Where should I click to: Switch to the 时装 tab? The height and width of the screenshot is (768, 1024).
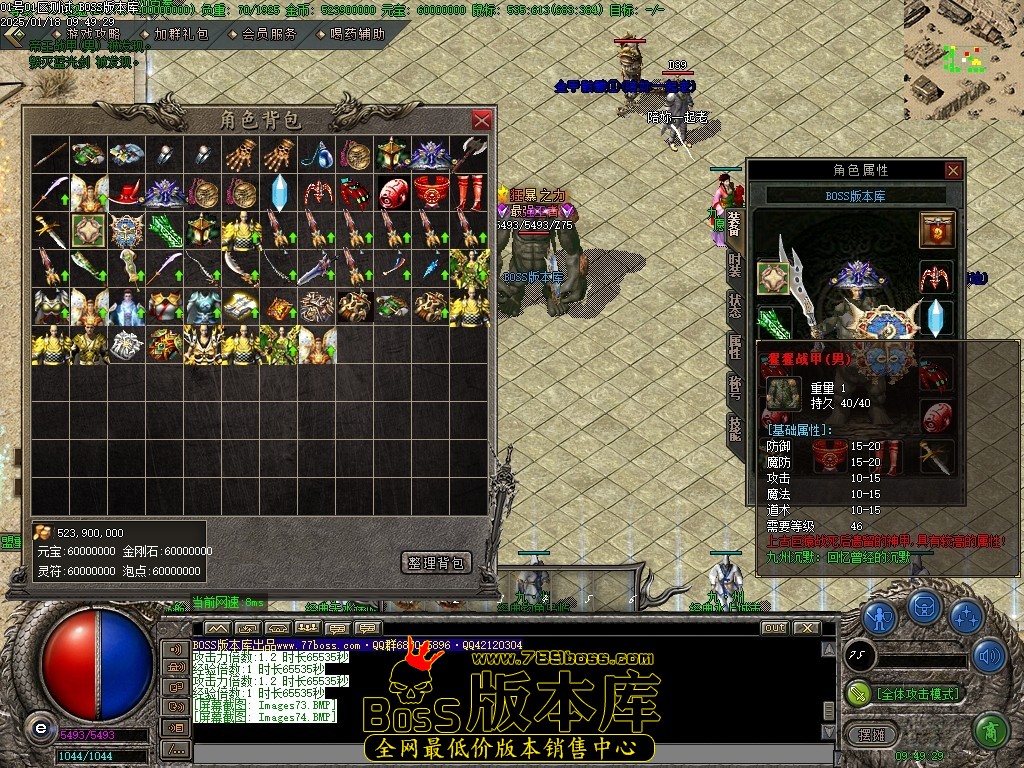[735, 267]
